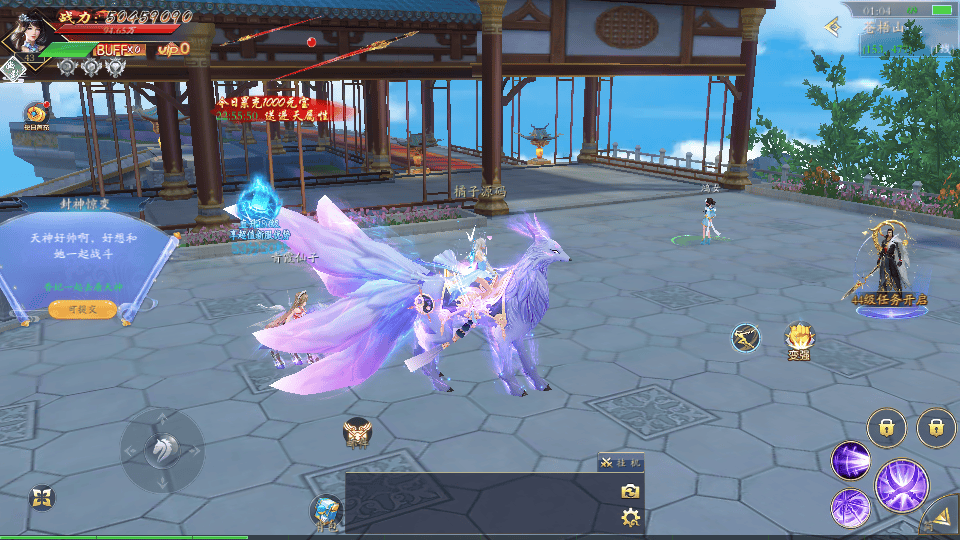Open settings gear in chat panel

630,517
